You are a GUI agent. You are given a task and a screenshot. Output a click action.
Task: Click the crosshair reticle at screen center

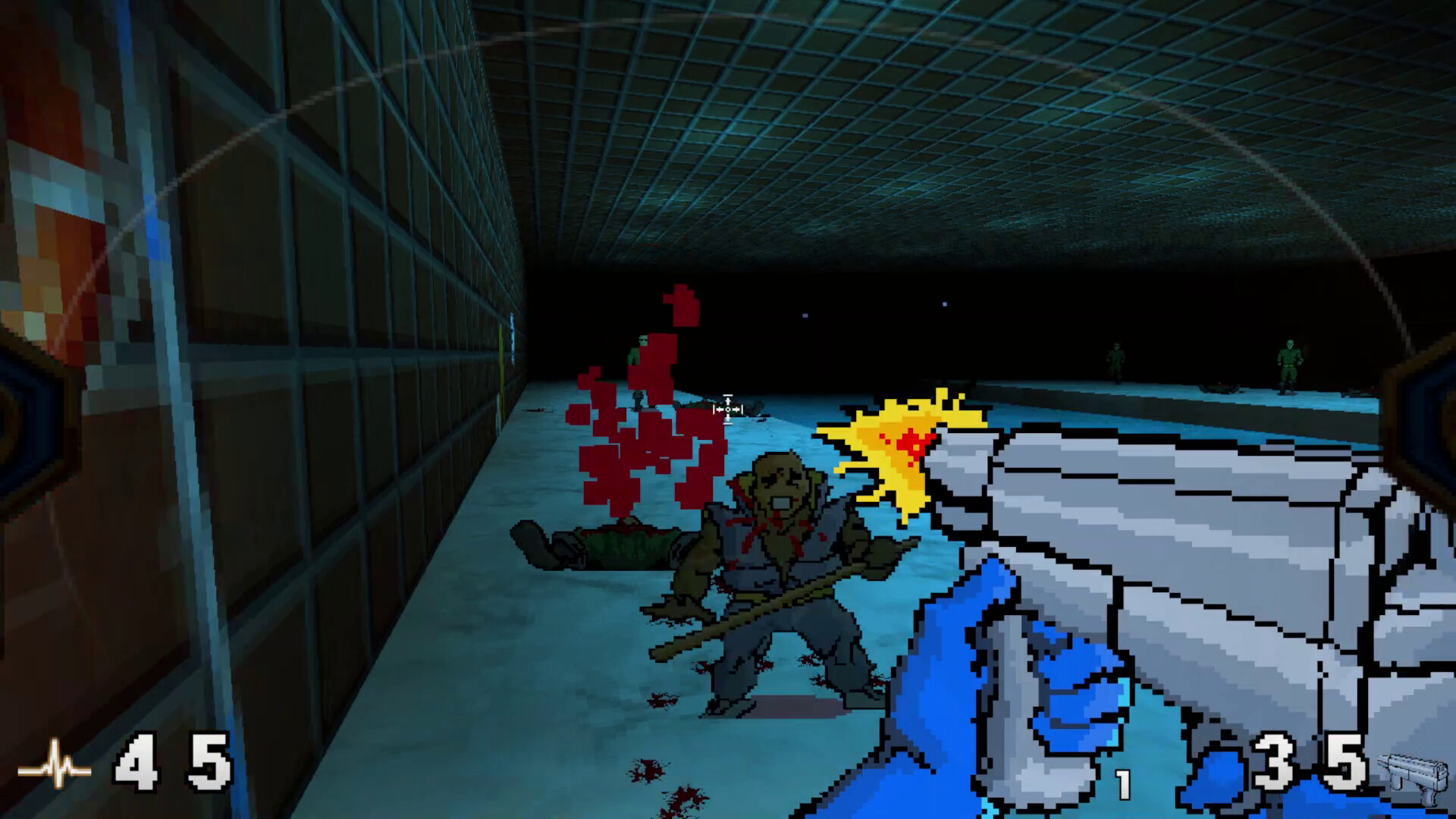[726, 409]
